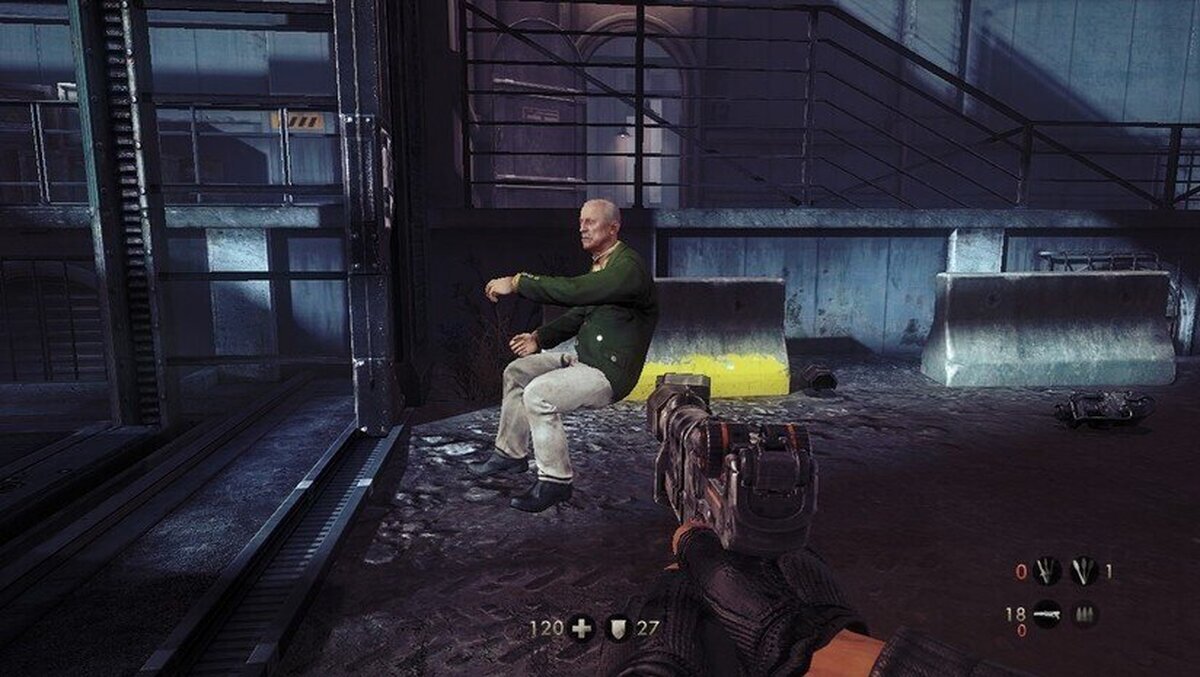Image resolution: width=1200 pixels, height=677 pixels.
Task: Select the knife icon showing 0
Action: point(1047,571)
